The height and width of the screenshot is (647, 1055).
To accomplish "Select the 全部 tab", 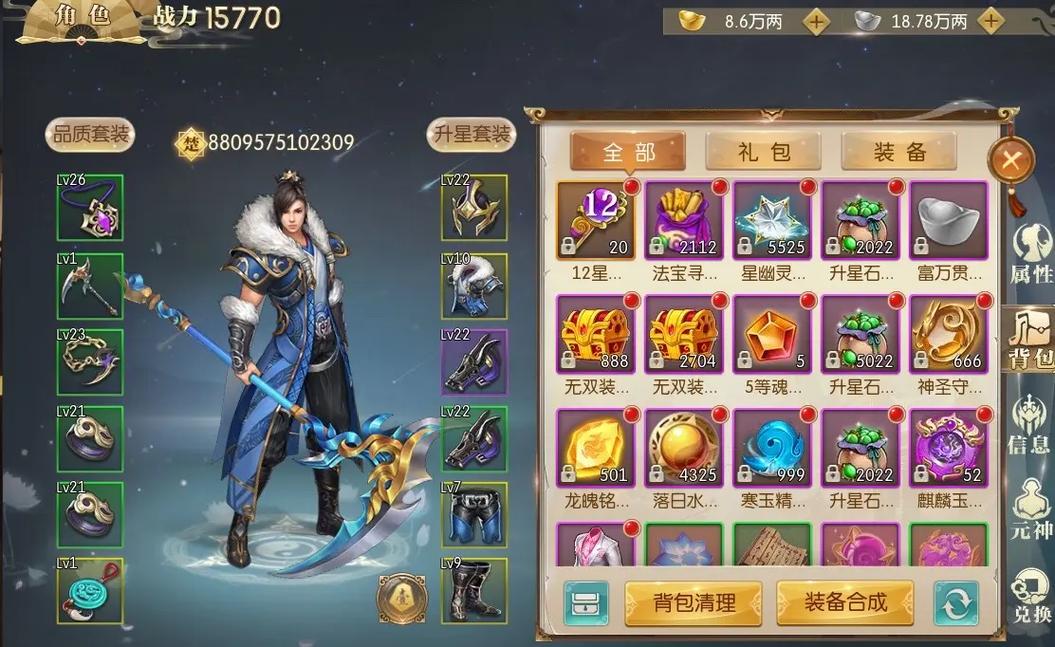I will (628, 152).
